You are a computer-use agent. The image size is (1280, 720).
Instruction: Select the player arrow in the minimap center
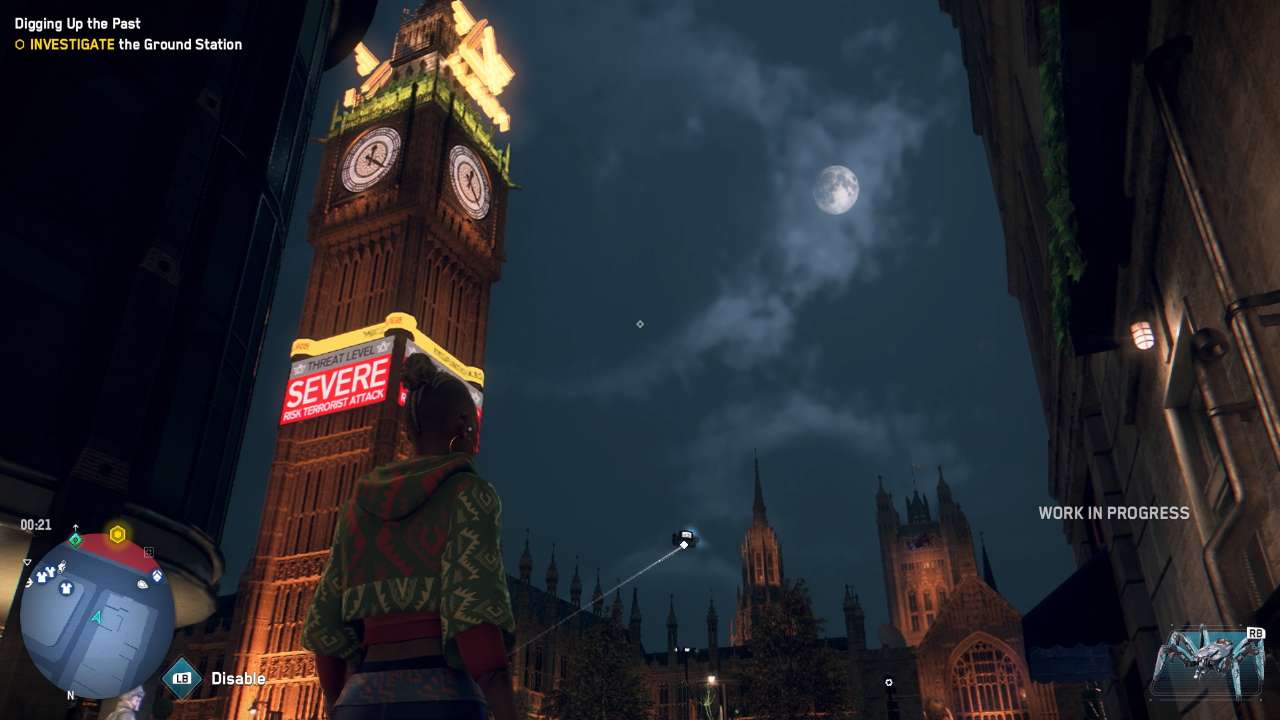coord(98,616)
